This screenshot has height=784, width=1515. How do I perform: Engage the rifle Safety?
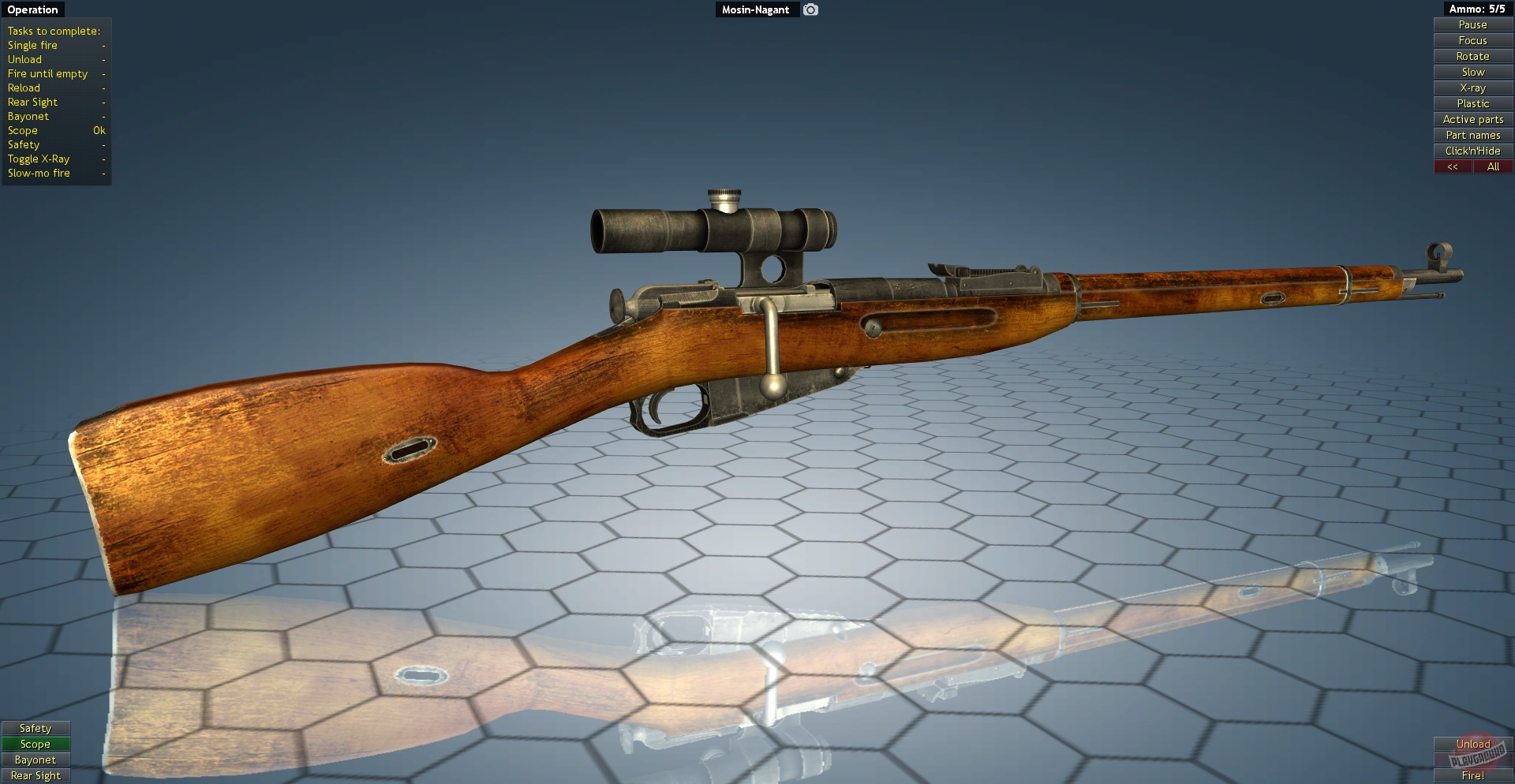(36, 728)
